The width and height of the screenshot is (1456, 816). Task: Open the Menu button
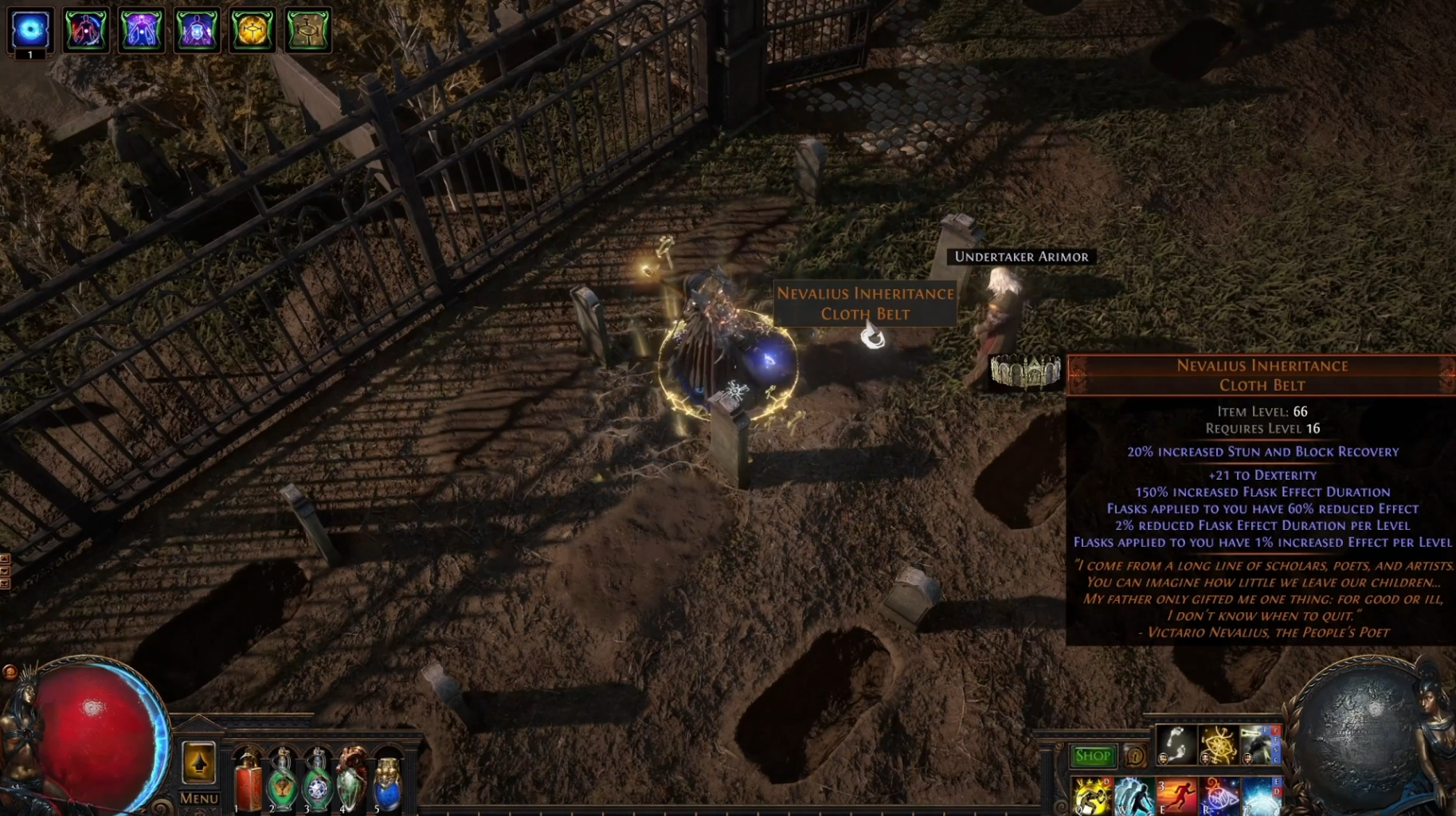(198, 798)
